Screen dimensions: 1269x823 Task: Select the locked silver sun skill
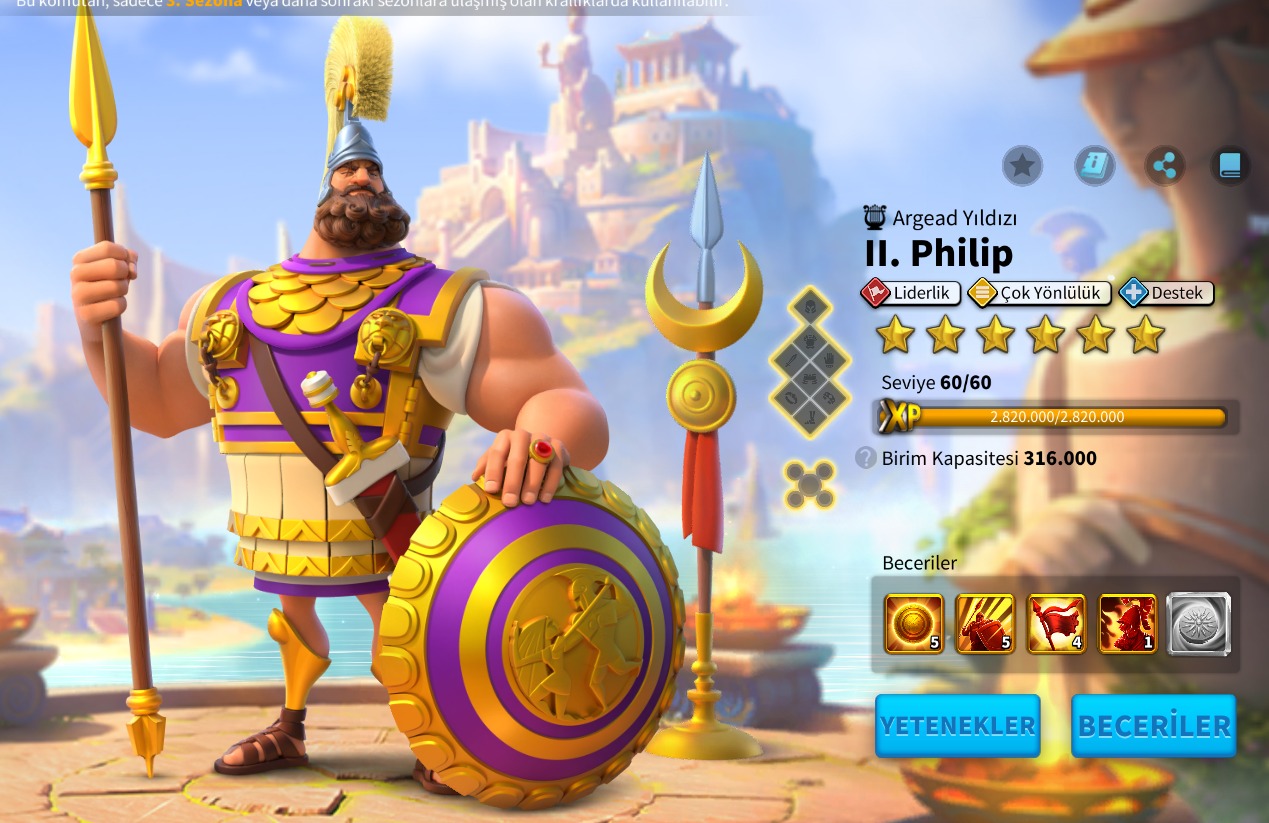click(x=1198, y=624)
